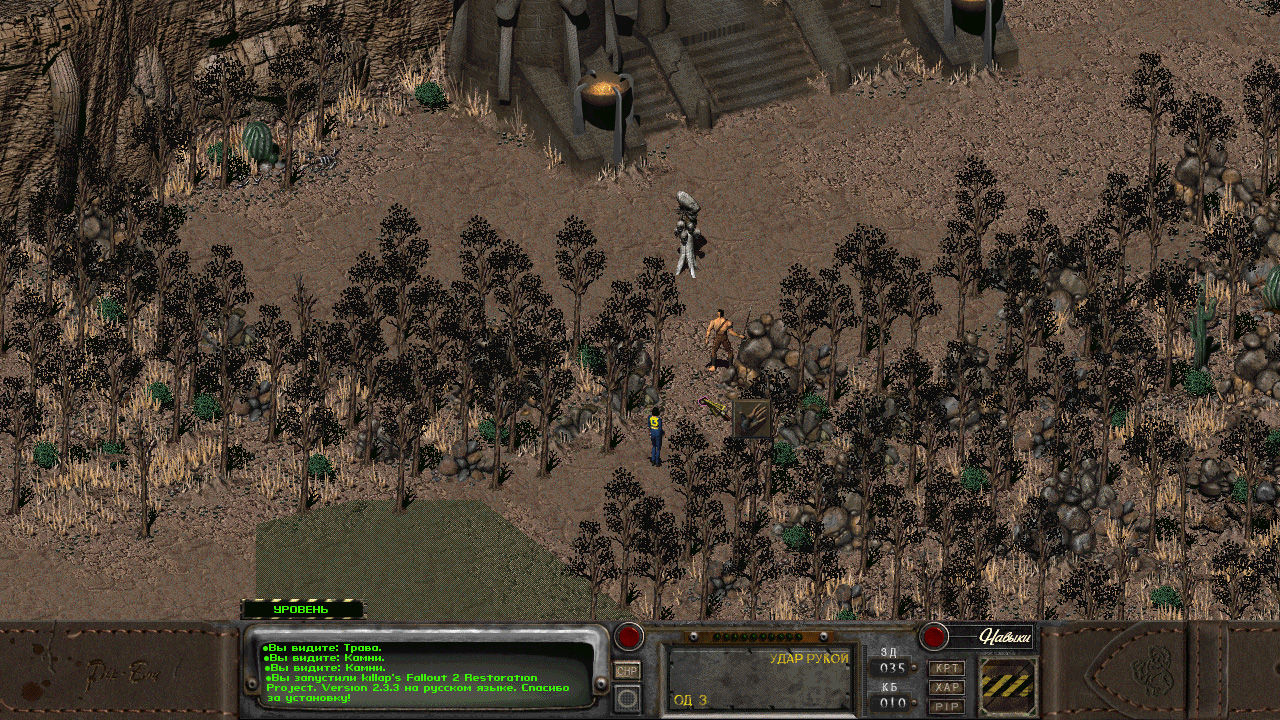Image resolution: width=1280 pixels, height=720 pixels.
Task: Open the character sheet with the ХАР button
Action: (x=948, y=687)
